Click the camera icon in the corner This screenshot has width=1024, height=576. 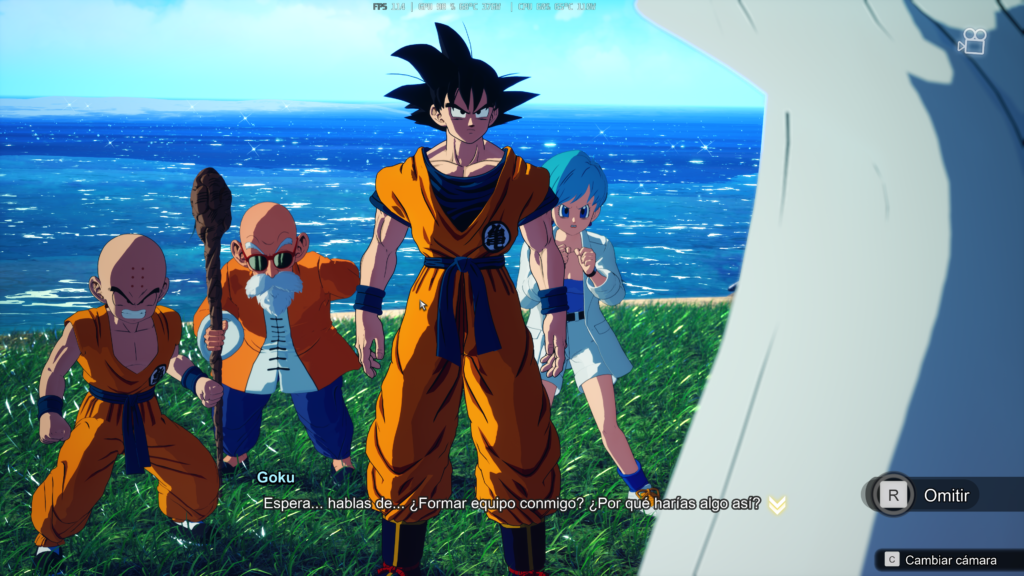tap(972, 42)
